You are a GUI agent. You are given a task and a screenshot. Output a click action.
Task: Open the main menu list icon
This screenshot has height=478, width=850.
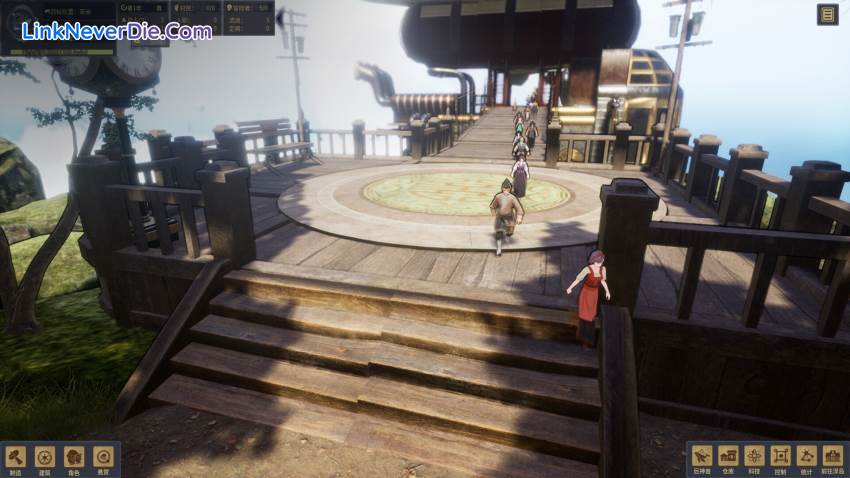827,14
